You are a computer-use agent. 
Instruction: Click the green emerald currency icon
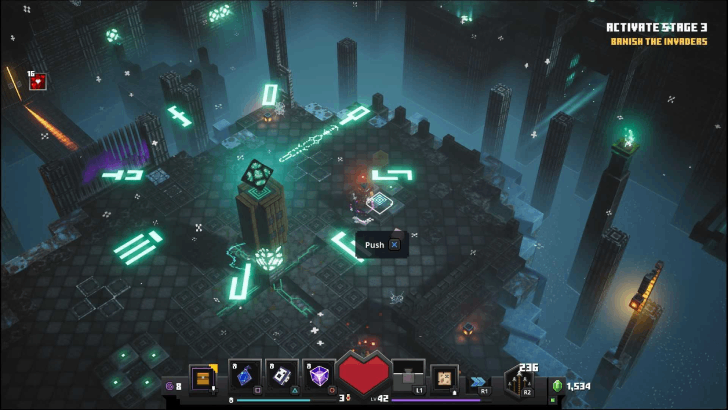(x=557, y=386)
